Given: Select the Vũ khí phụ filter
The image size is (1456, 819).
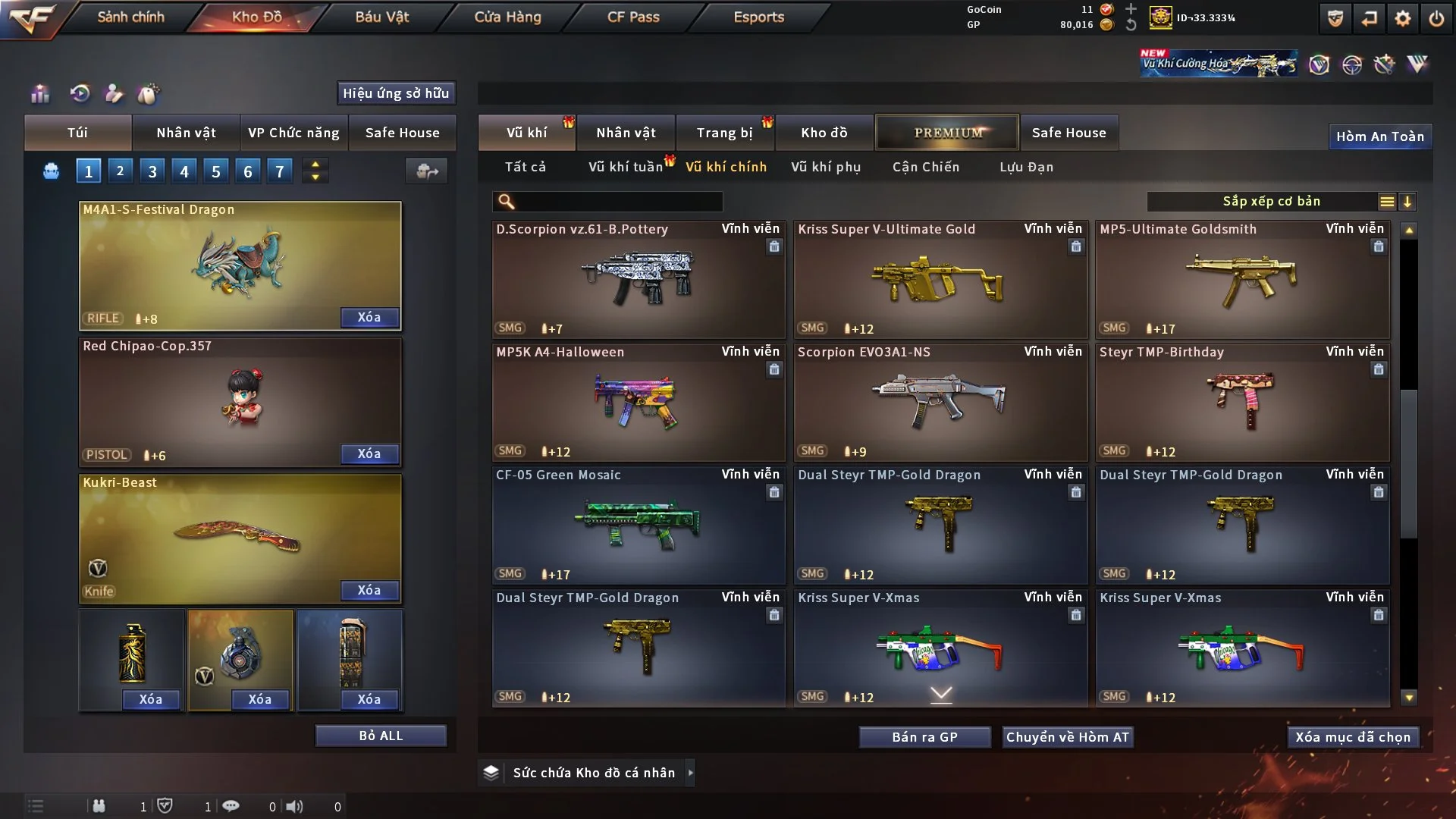Looking at the screenshot, I should point(826,167).
